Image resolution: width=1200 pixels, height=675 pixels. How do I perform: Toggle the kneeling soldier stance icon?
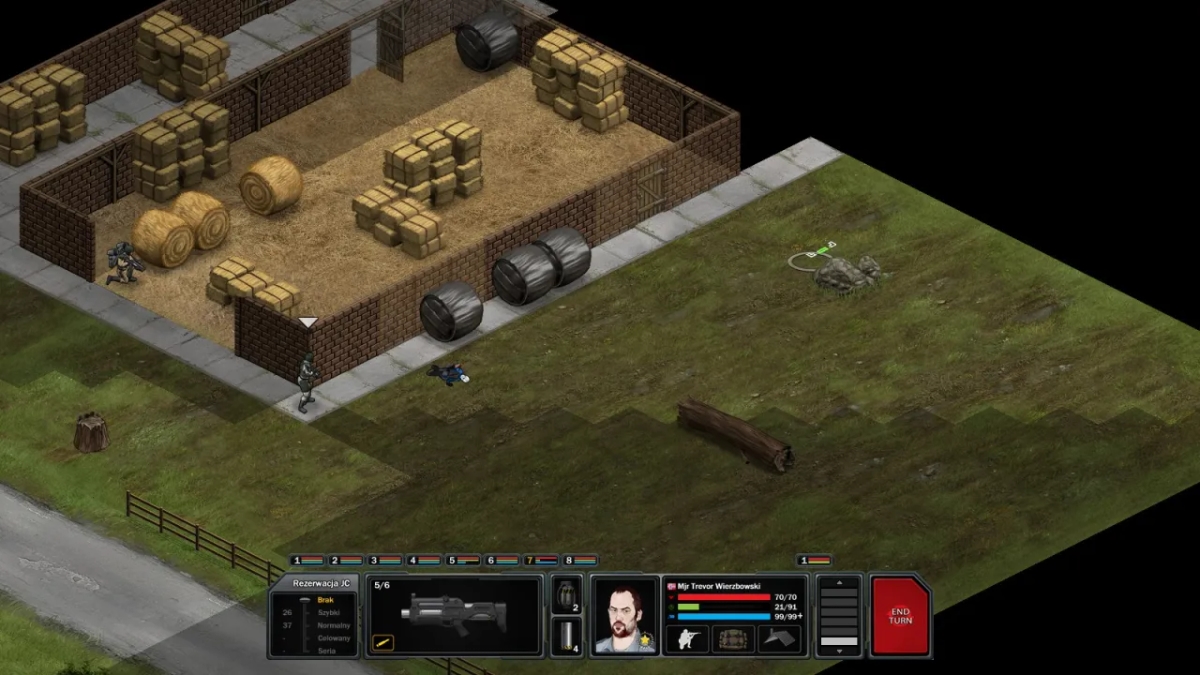click(688, 639)
